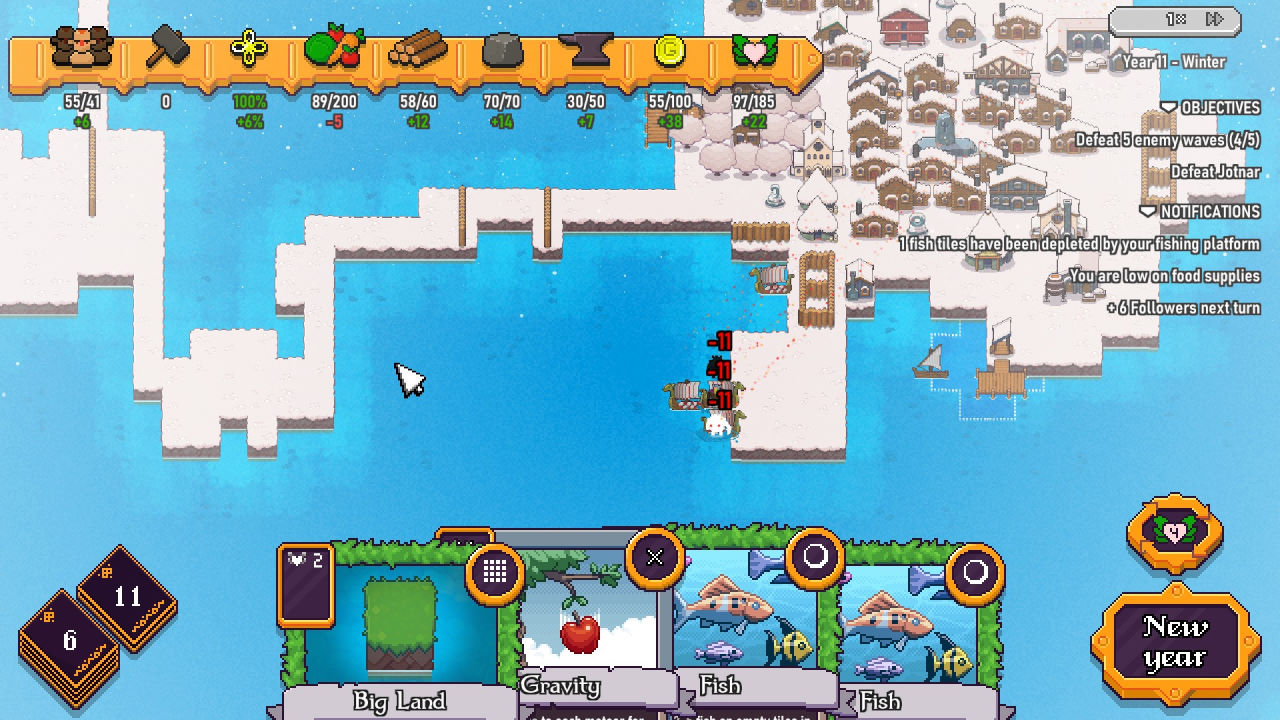Select the anvil resource icon
Screen dimensions: 1280x720
click(586, 48)
